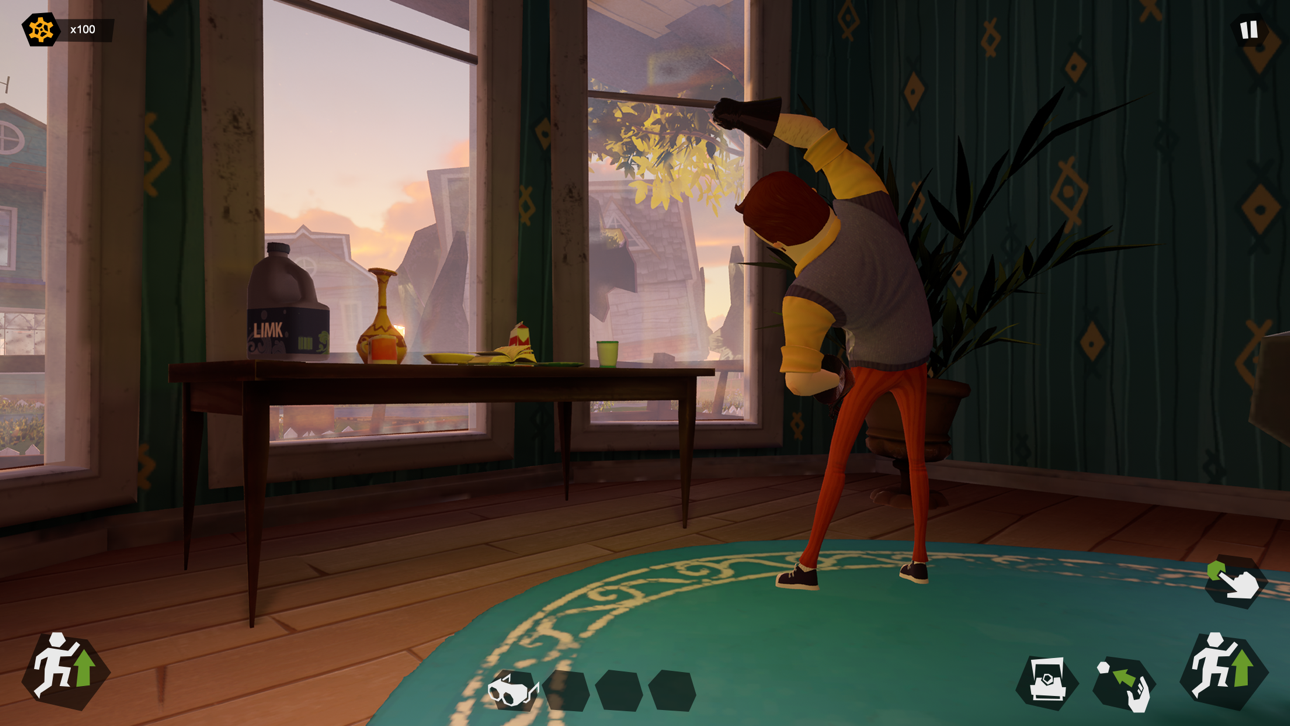1290x726 pixels.
Task: Pause the game with the pause icon
Action: 1247,29
